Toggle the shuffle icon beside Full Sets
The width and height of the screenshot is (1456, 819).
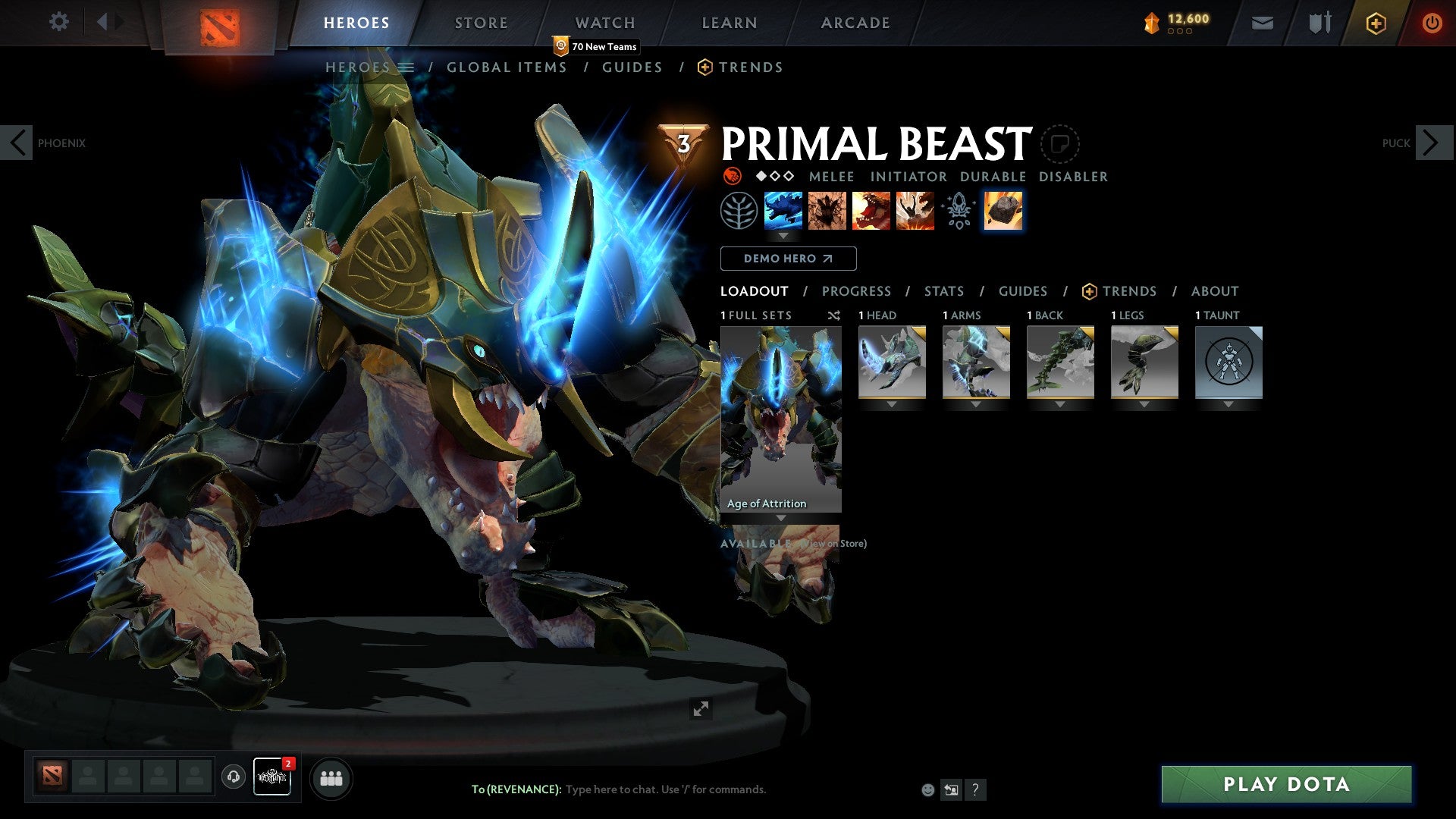pos(833,315)
